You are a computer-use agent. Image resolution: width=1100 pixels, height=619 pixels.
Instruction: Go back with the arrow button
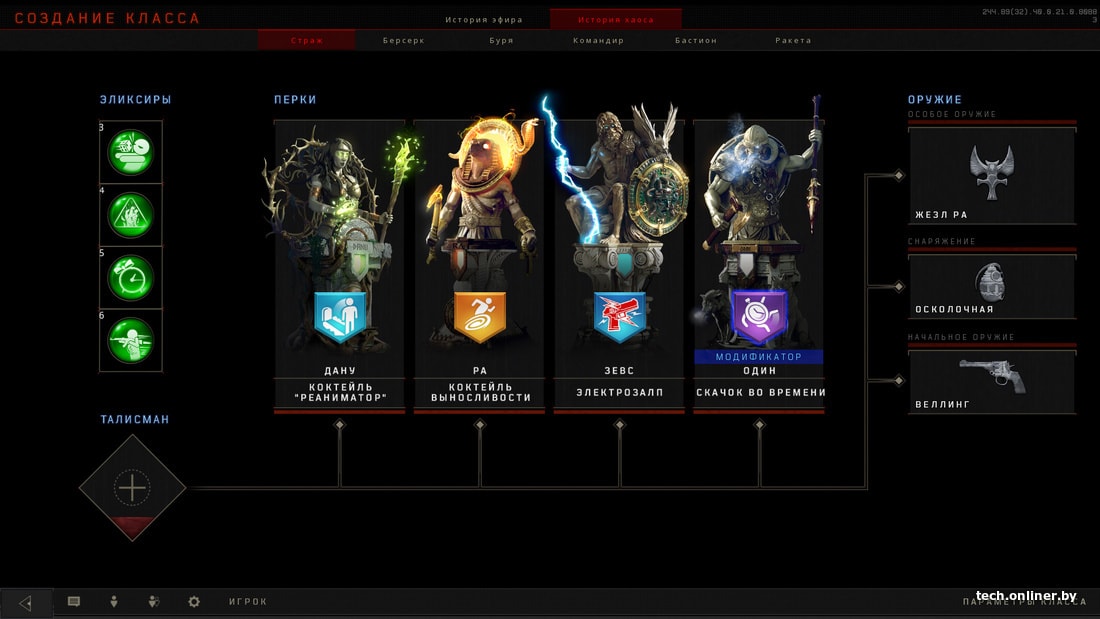(x=26, y=602)
